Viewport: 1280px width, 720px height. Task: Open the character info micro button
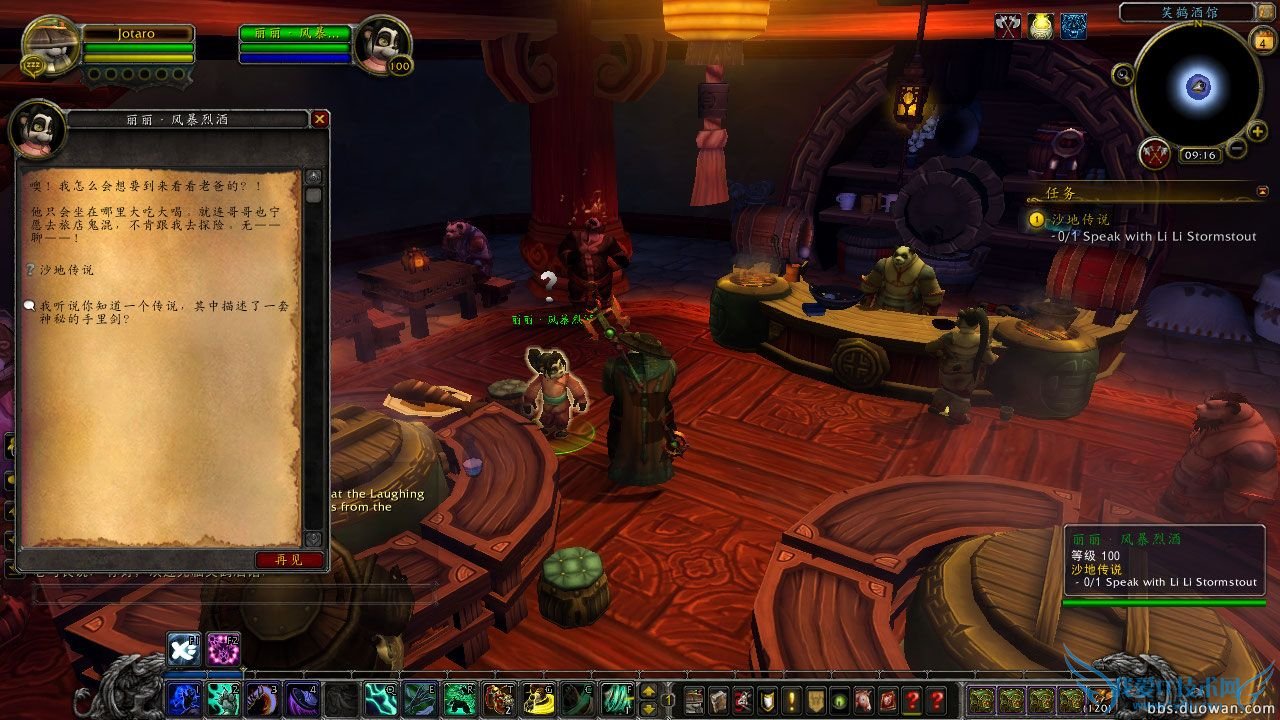tap(695, 699)
